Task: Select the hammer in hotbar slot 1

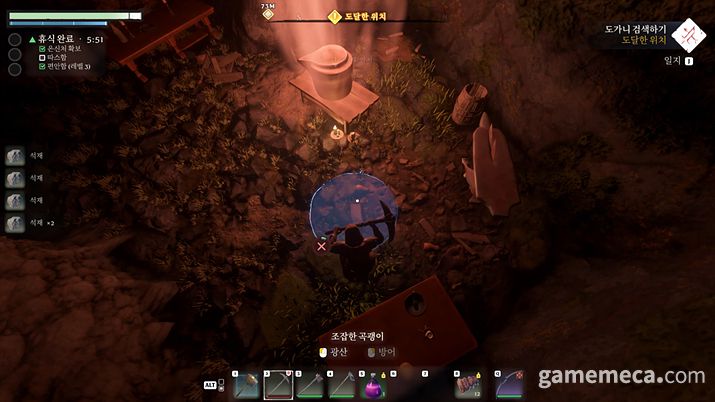Action: [246, 384]
